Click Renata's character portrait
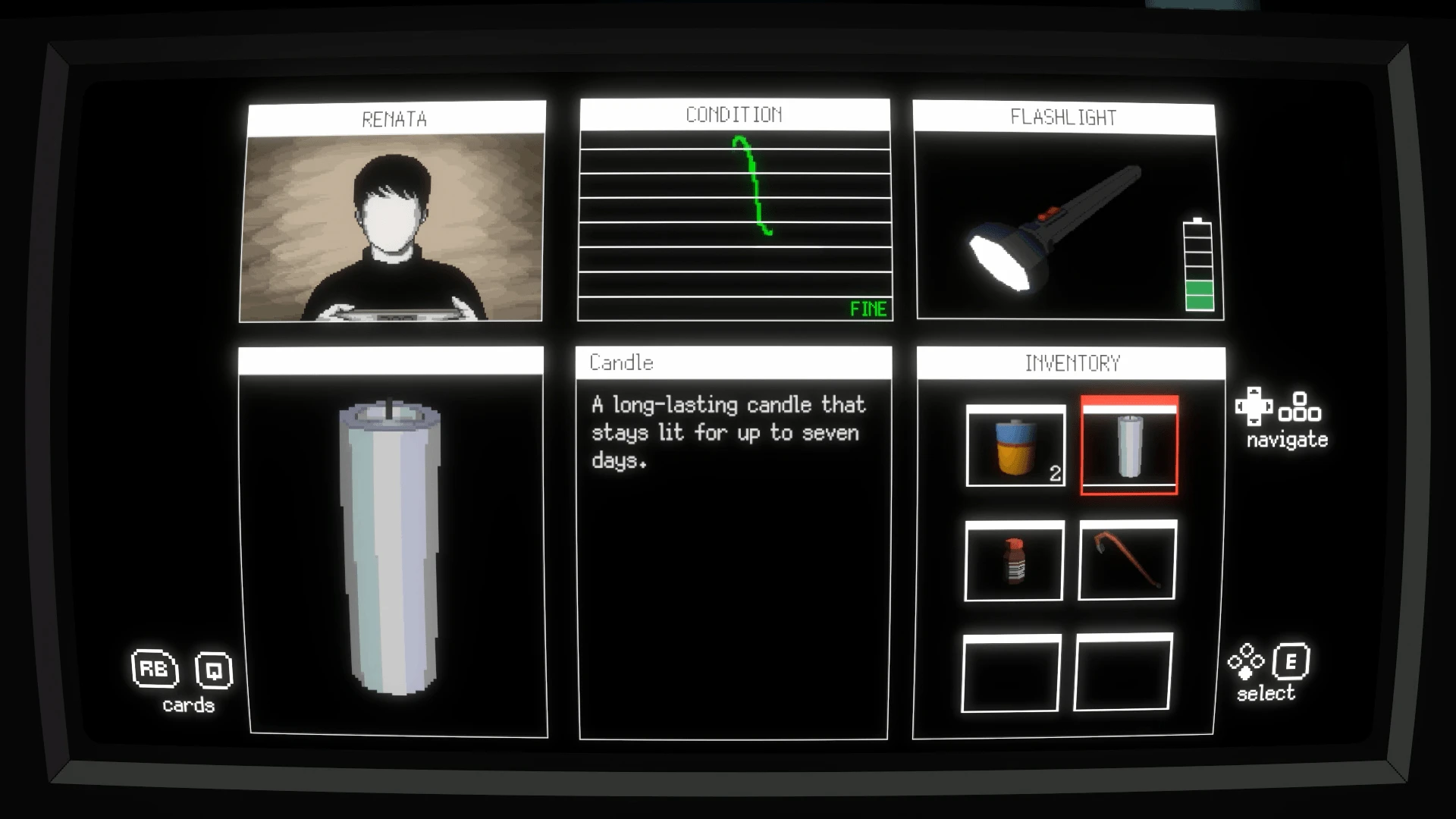The height and width of the screenshot is (819, 1456). pos(393,226)
